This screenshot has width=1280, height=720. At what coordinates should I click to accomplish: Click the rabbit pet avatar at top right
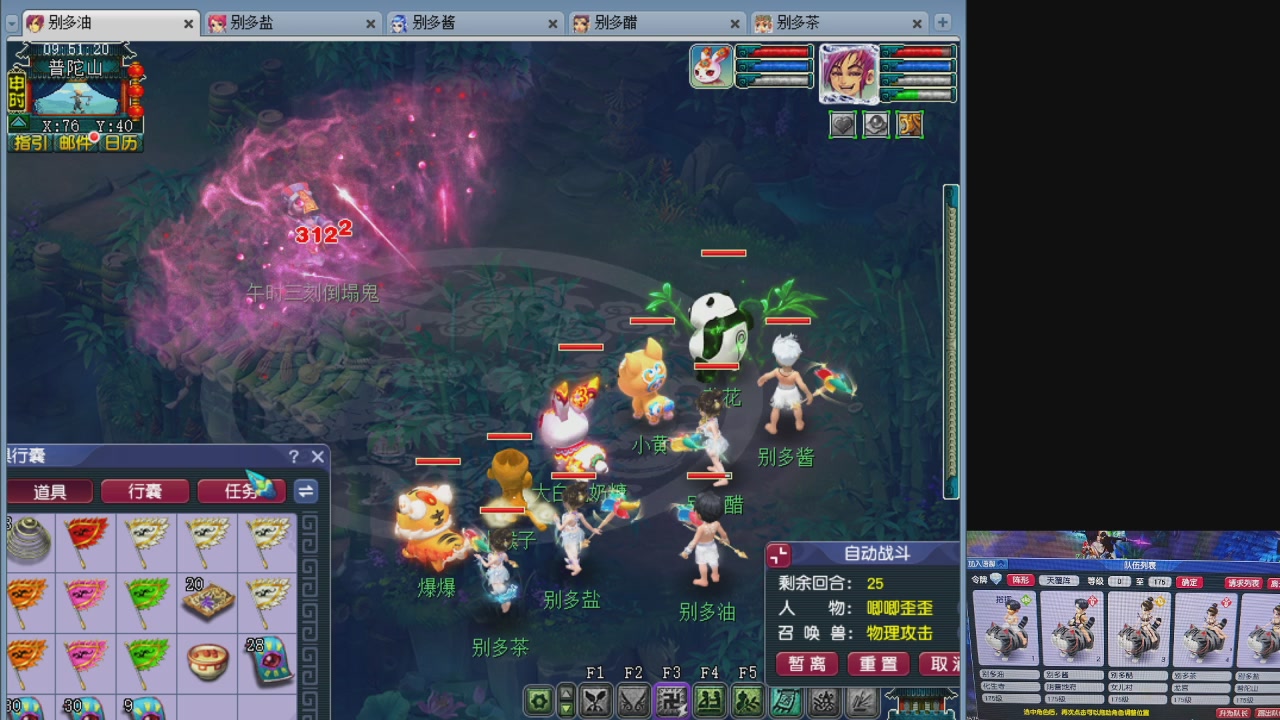(x=710, y=67)
